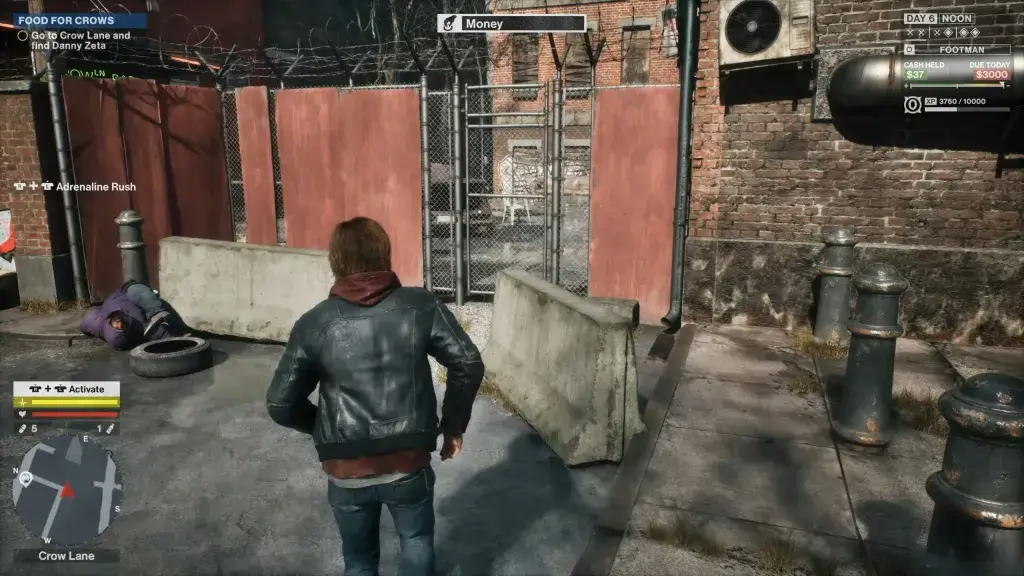
Task: Select the objective marker on the minimap
Action: coord(27,479)
